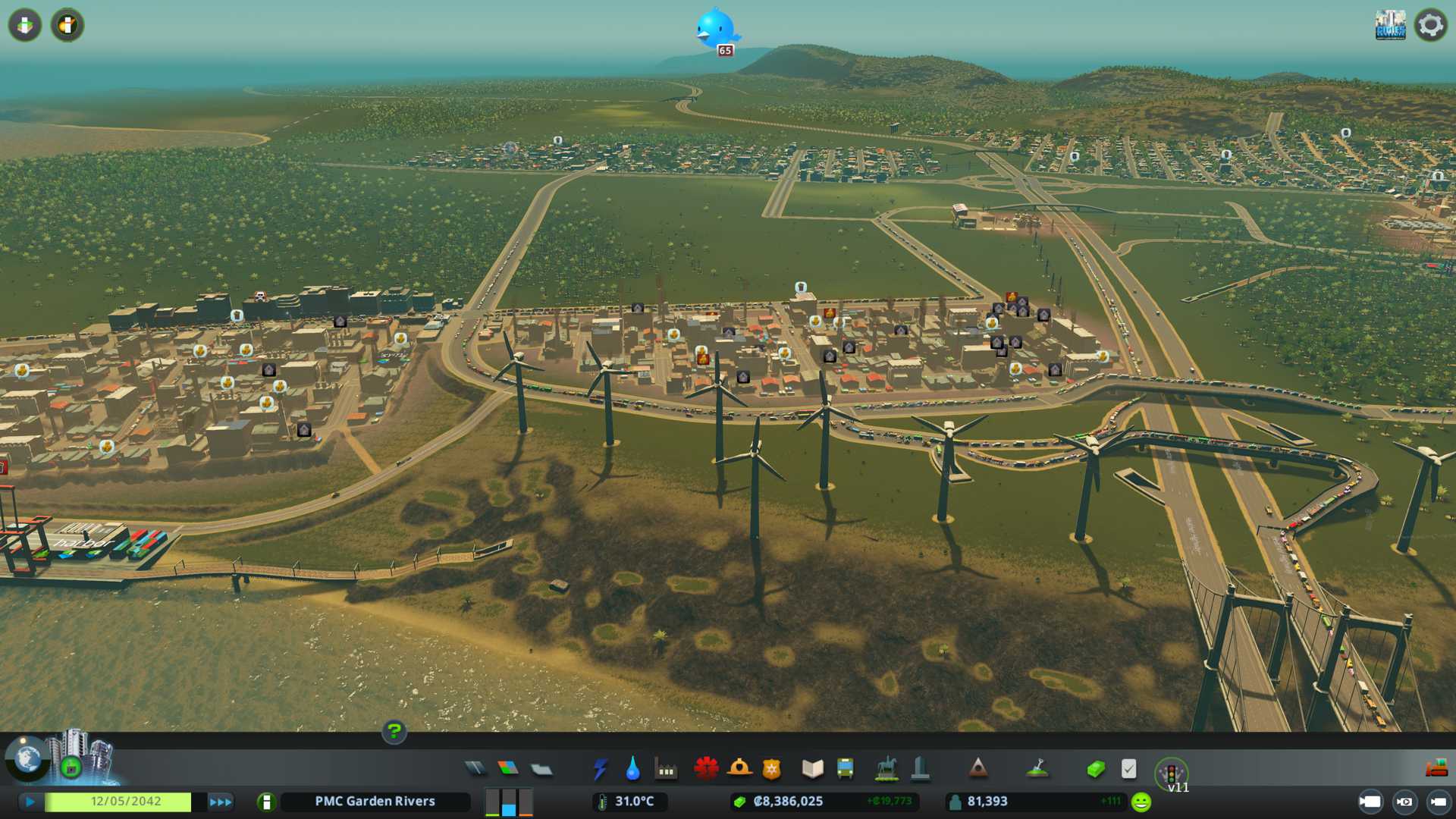
Task: Open the Public Transport bus menu
Action: click(845, 769)
